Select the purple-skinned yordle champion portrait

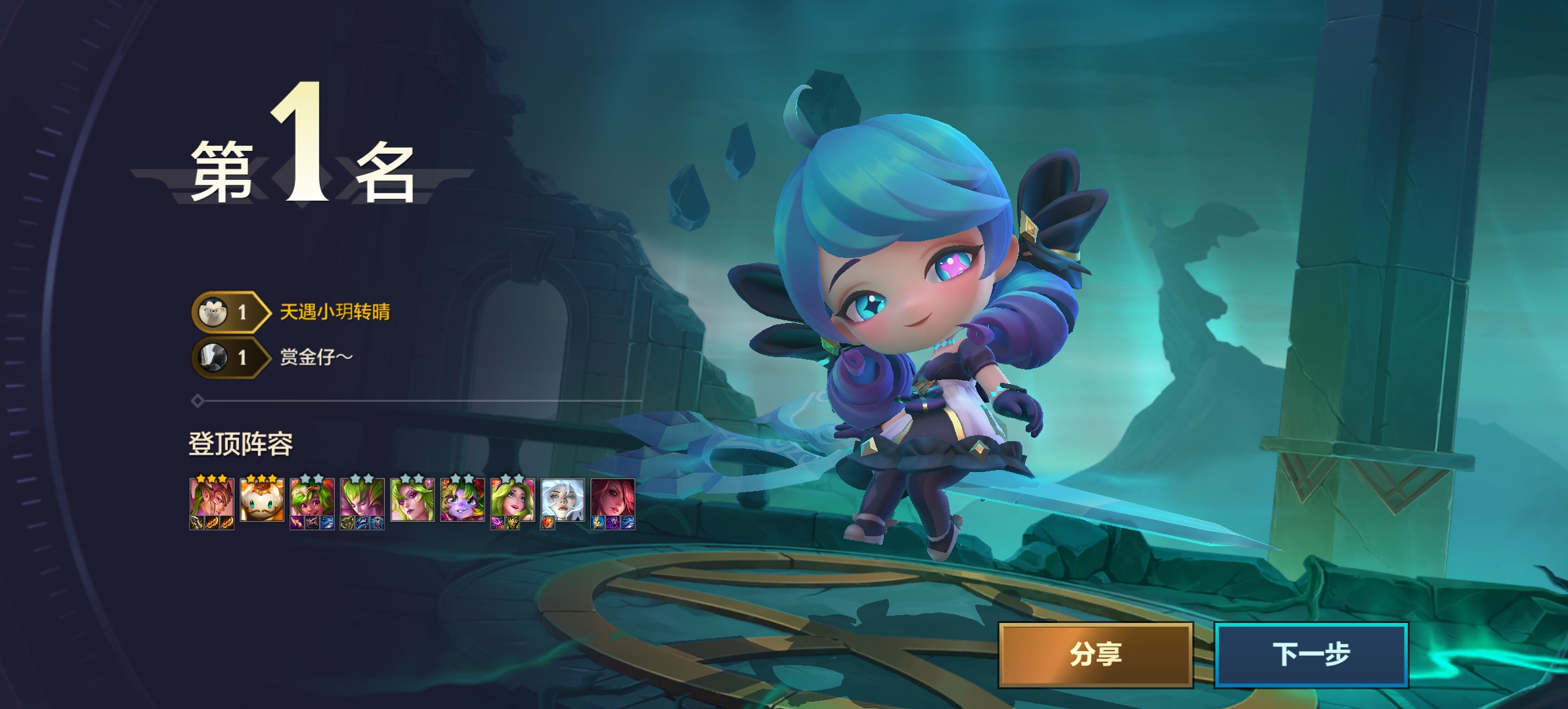[462, 500]
